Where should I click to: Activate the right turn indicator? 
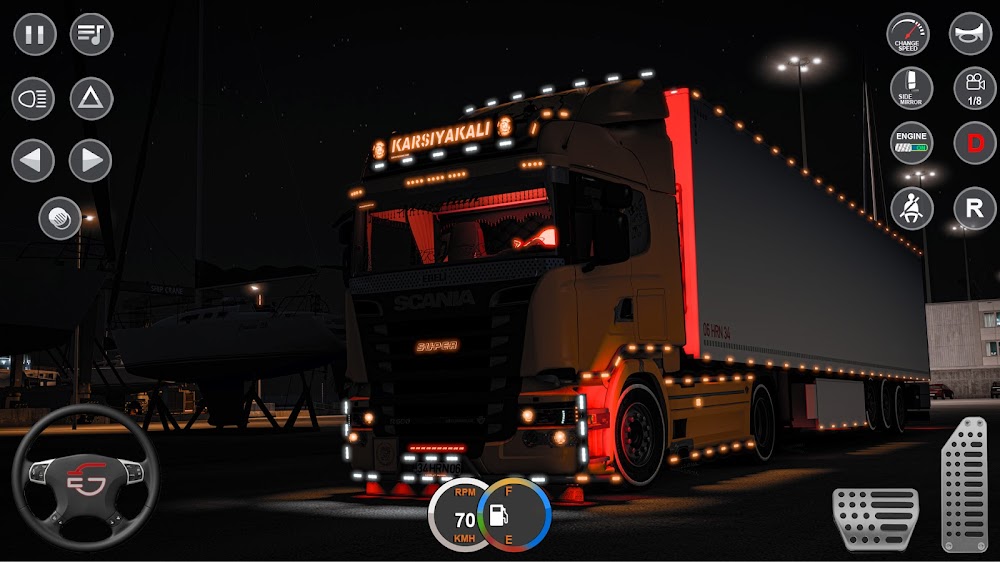click(x=90, y=160)
